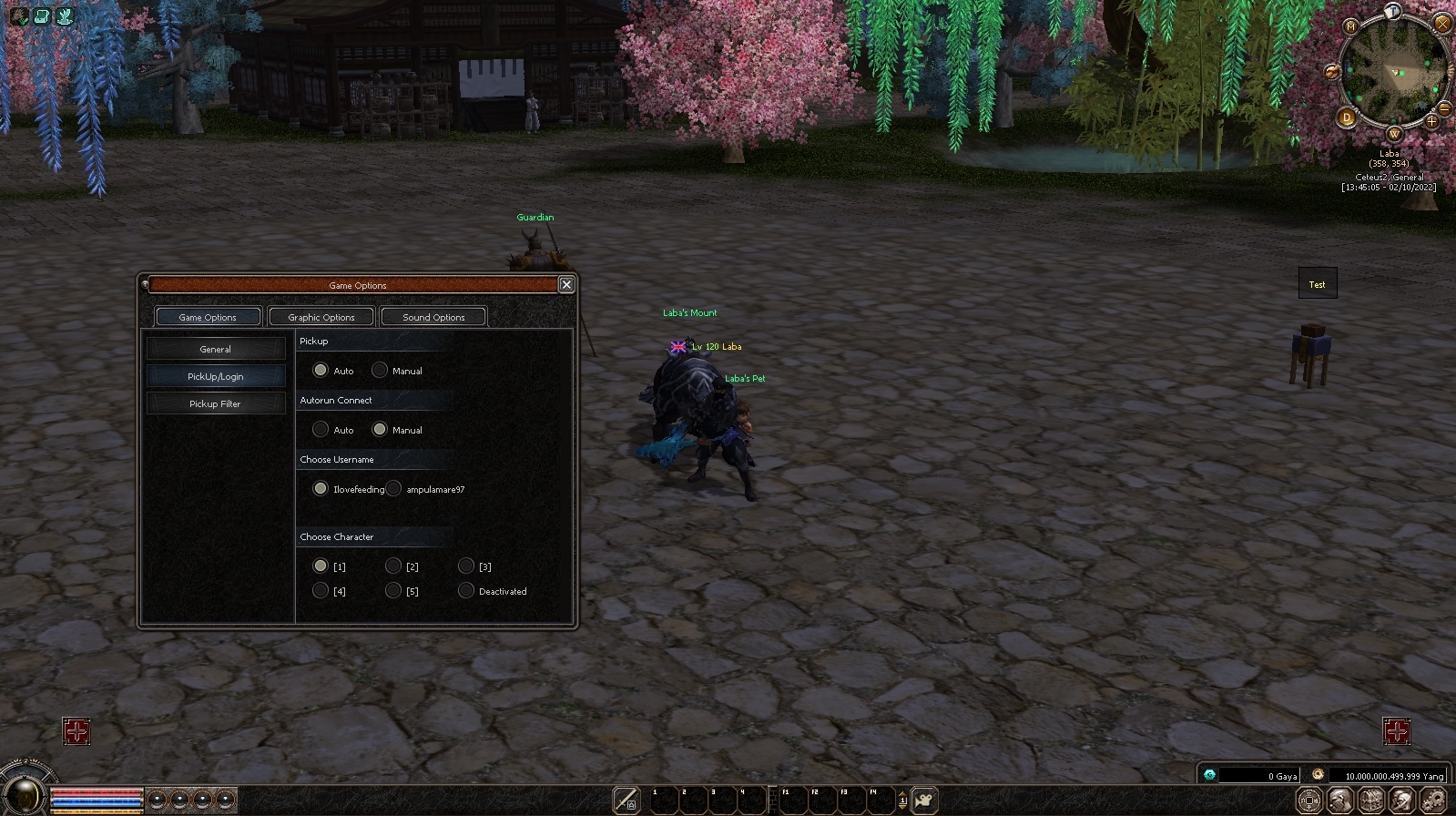1456x816 pixels.
Task: Choose Manual for Autorun Connect
Action: coord(380,429)
